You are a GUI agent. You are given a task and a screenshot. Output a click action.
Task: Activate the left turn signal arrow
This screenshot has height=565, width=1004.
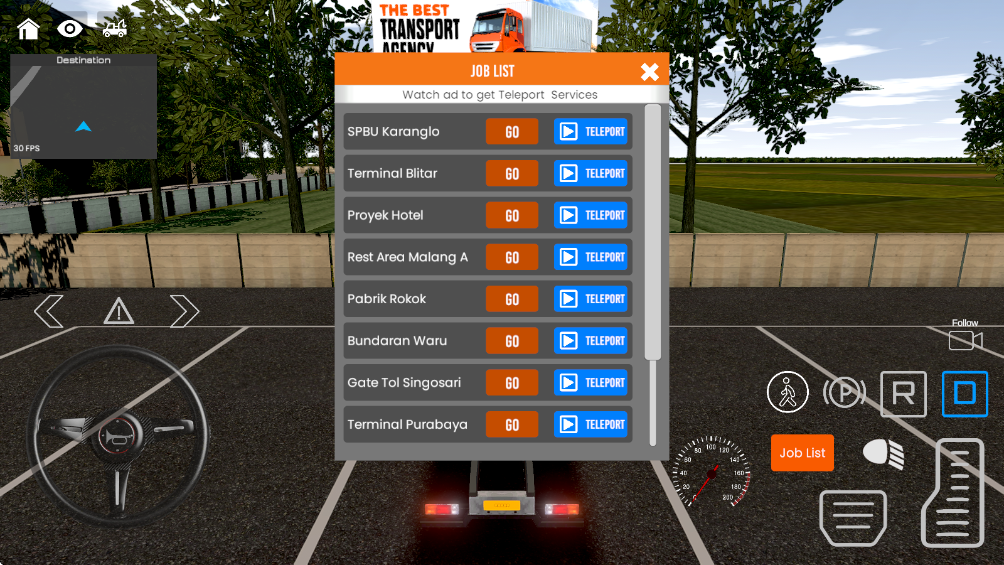pyautogui.click(x=48, y=311)
